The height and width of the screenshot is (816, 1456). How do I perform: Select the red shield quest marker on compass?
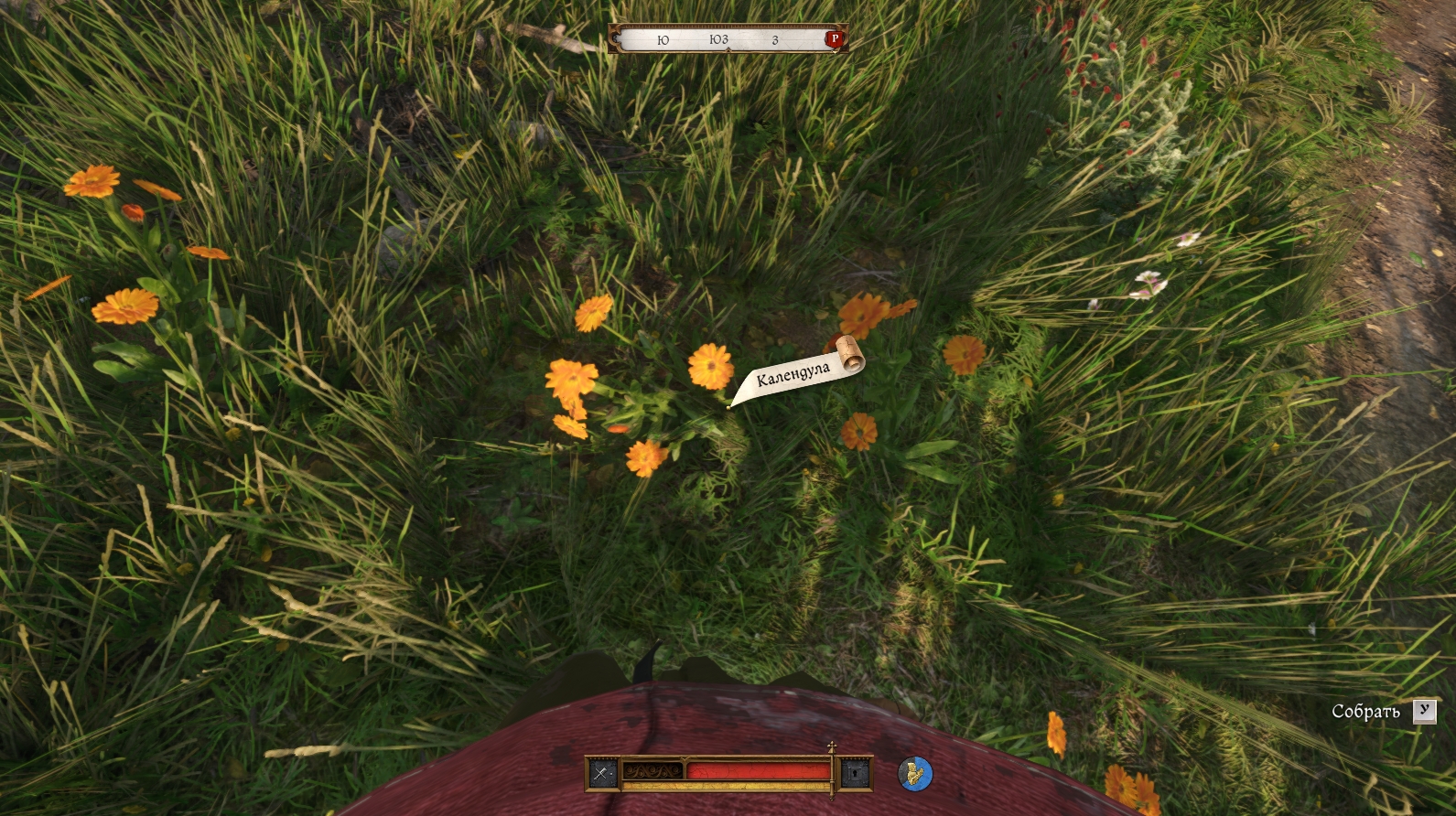pyautogui.click(x=834, y=38)
